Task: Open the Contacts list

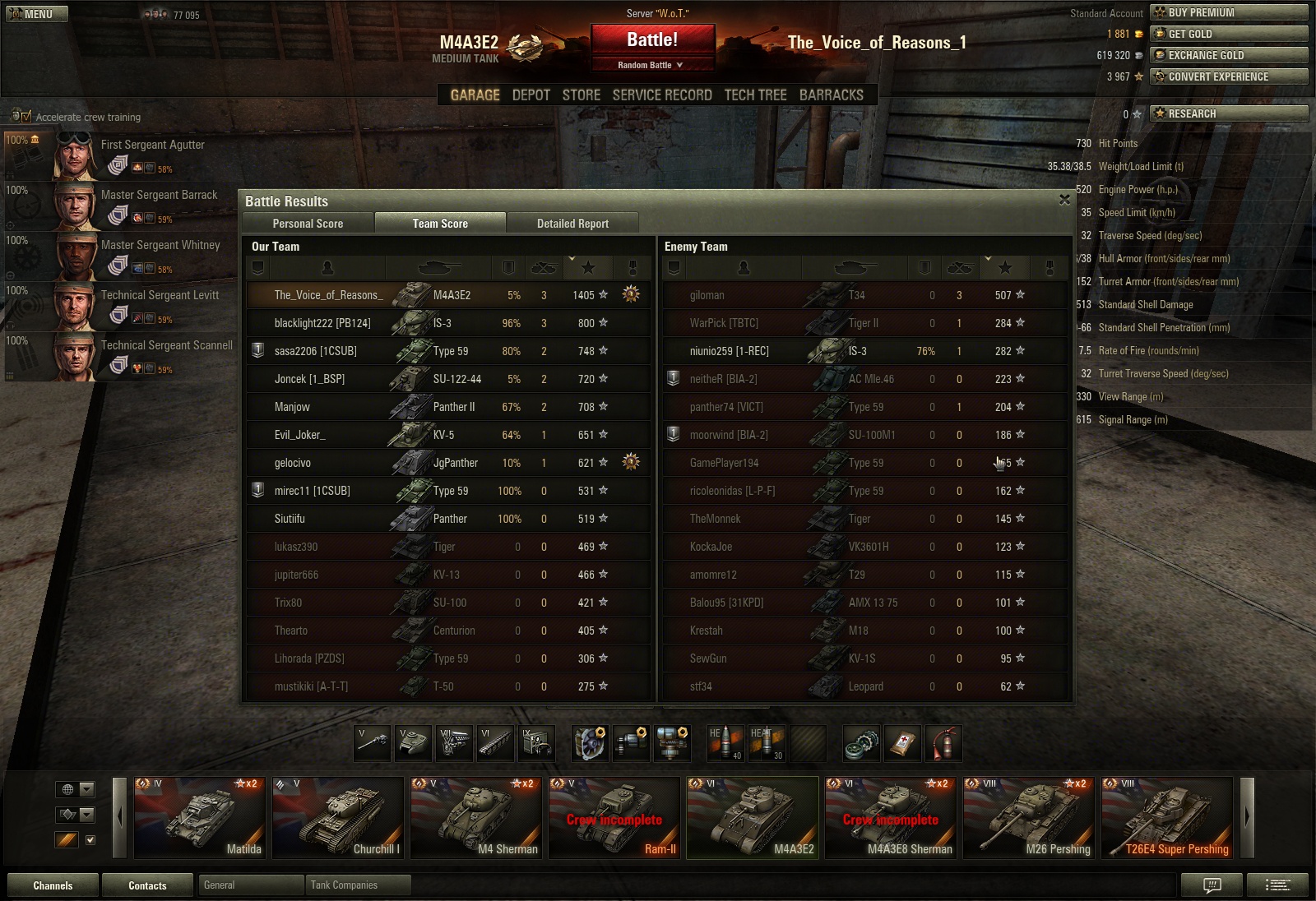Action: pos(147,885)
